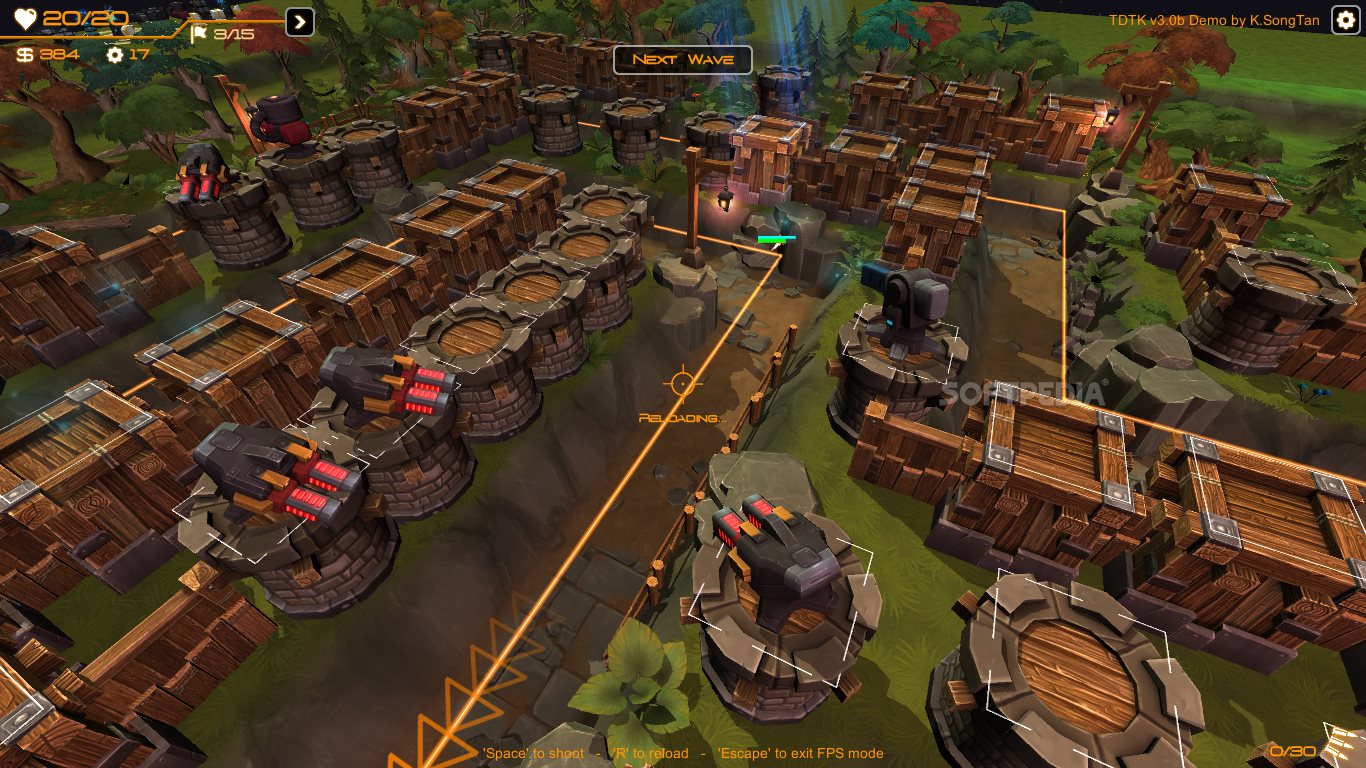Start the Next Wave
The image size is (1366, 768).
pos(684,60)
